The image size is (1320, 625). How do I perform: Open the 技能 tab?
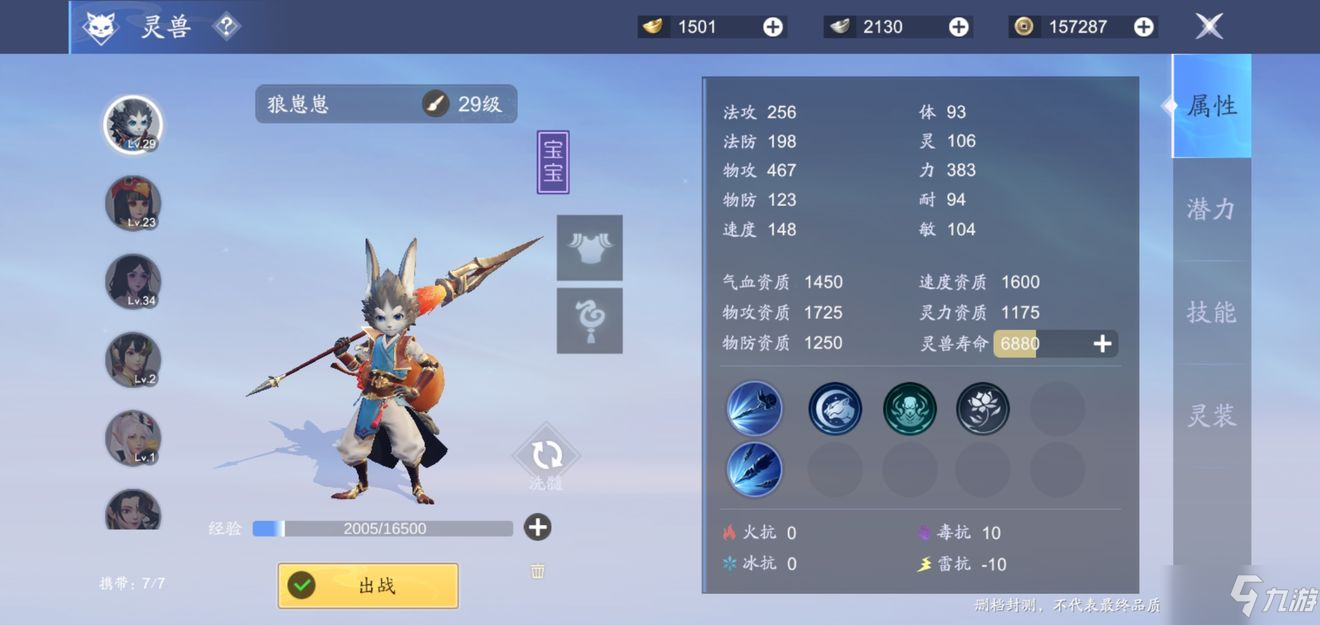(1211, 312)
